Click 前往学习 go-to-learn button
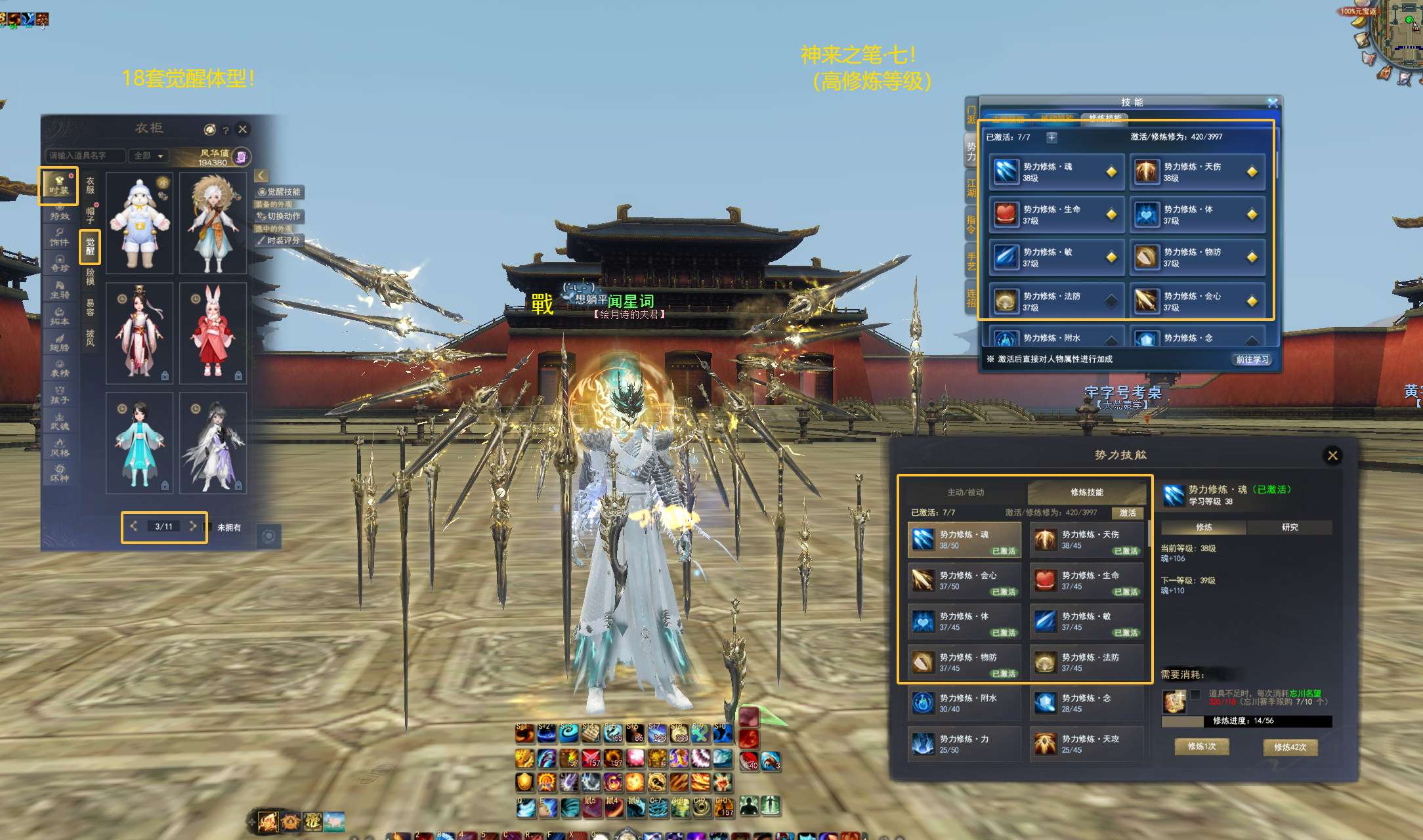The width and height of the screenshot is (1423, 840). pos(1252,360)
